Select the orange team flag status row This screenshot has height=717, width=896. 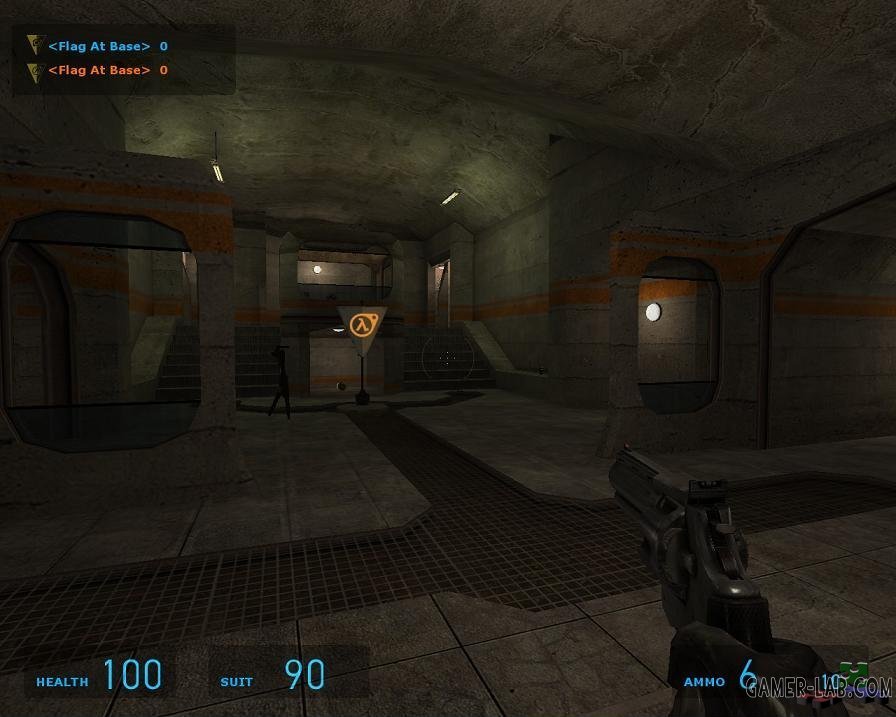tap(99, 70)
